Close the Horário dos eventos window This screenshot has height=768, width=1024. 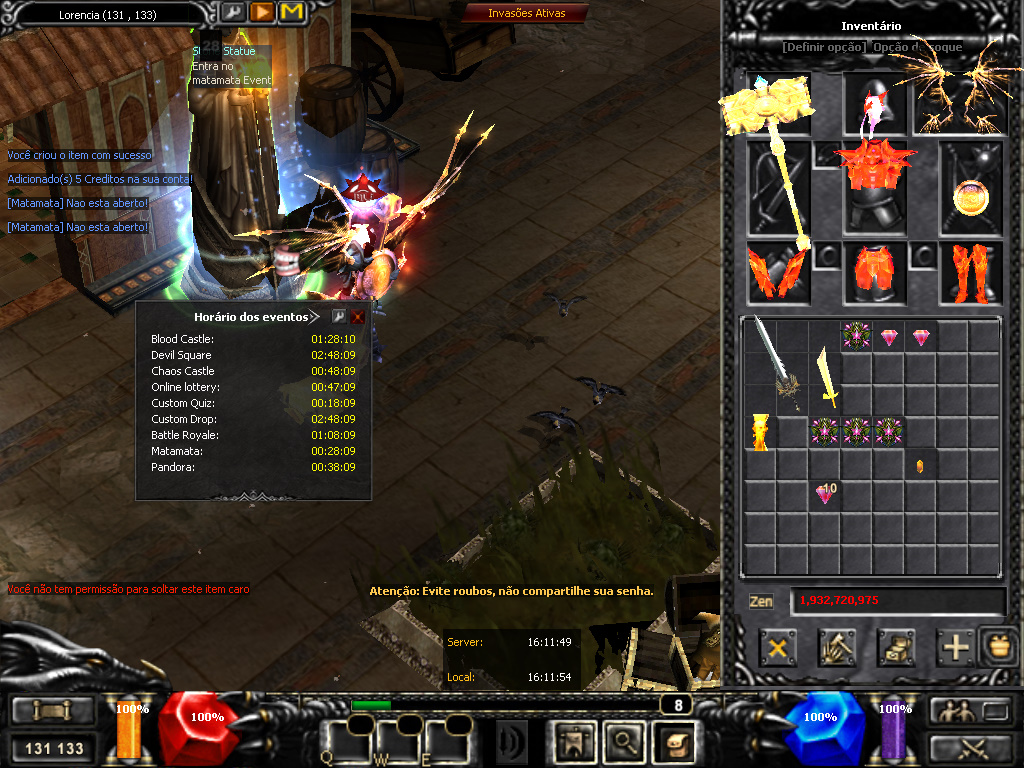tap(358, 317)
